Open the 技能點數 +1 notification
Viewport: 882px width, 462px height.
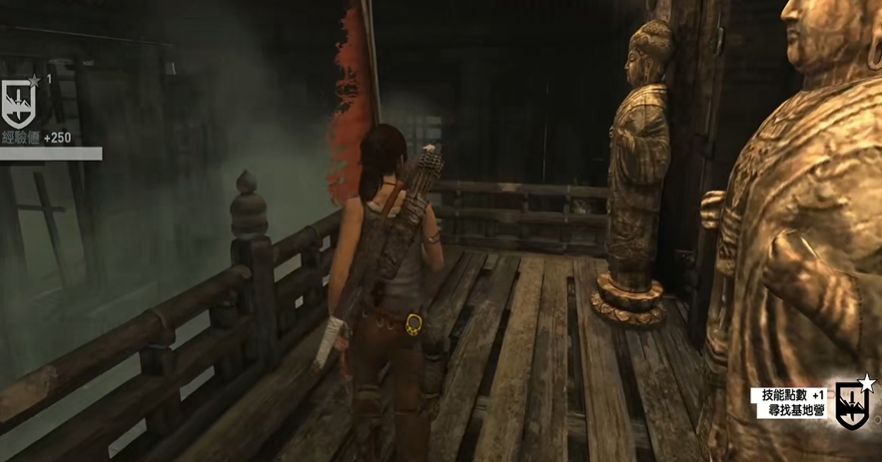pyautogui.click(x=789, y=396)
